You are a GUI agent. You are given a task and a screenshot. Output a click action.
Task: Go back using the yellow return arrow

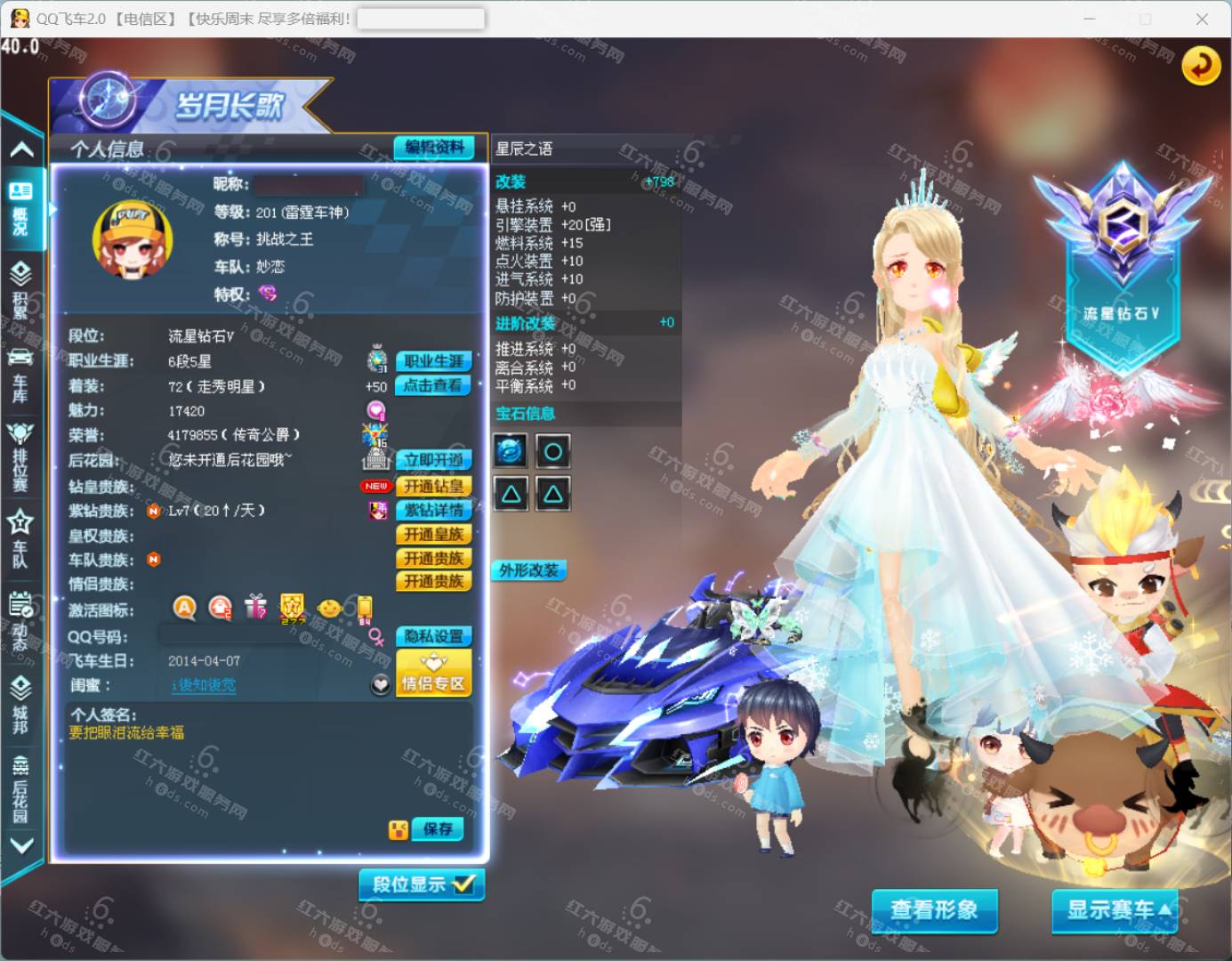[1200, 66]
